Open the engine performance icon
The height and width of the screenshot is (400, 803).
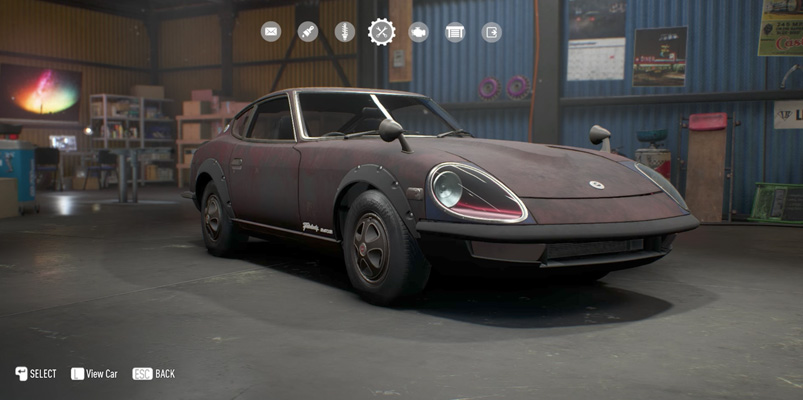point(418,32)
